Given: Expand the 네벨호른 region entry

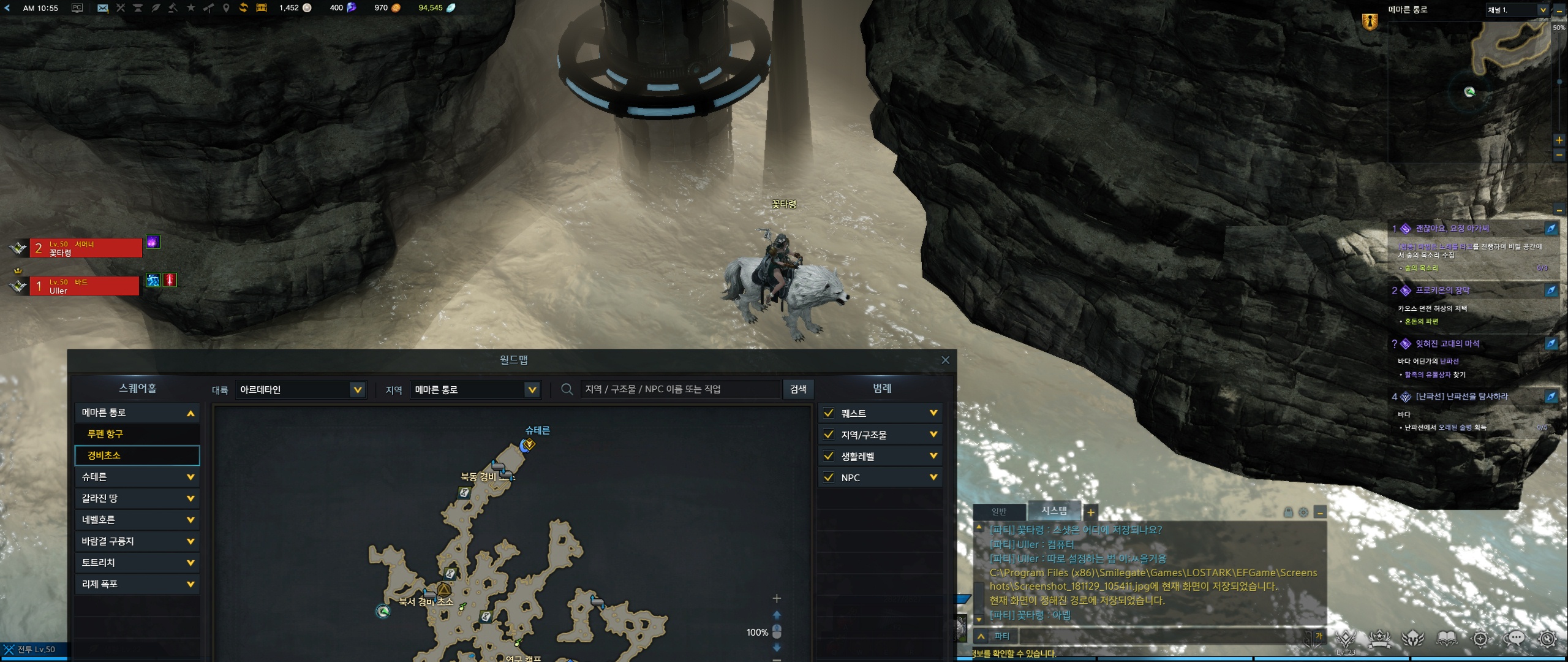Looking at the screenshot, I should pyautogui.click(x=136, y=520).
